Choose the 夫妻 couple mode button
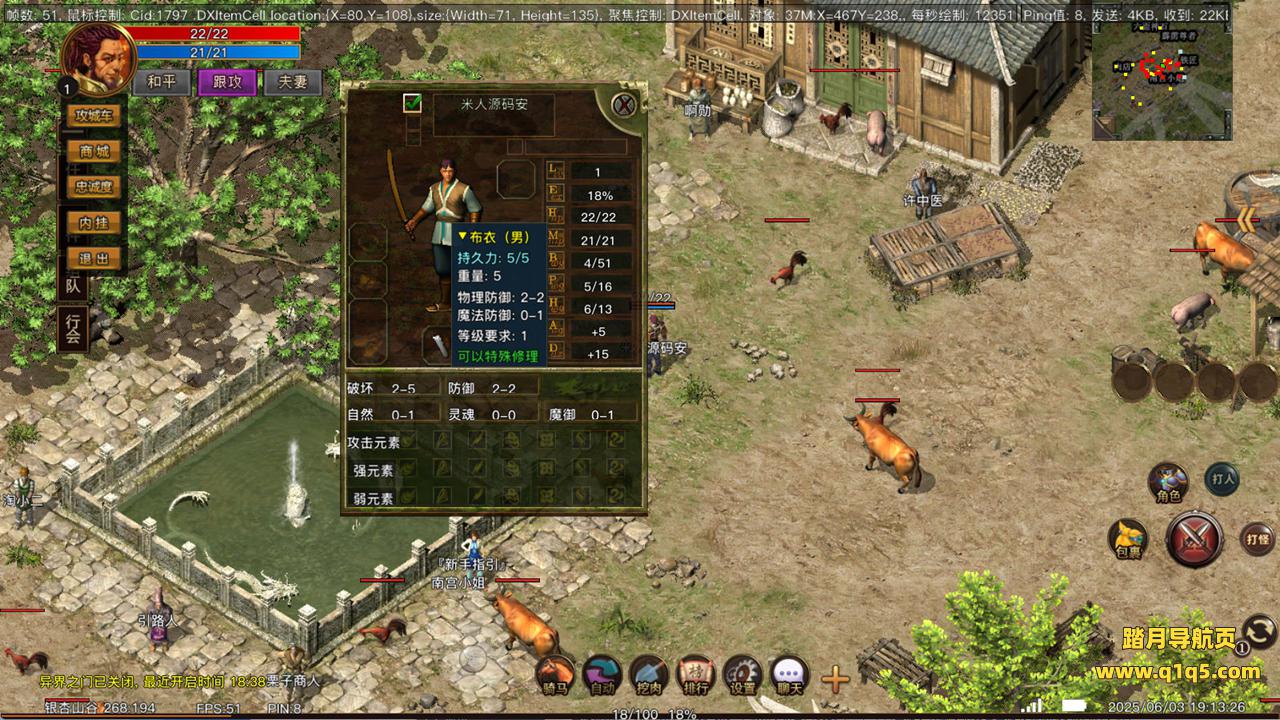The width and height of the screenshot is (1280, 720). [x=293, y=82]
